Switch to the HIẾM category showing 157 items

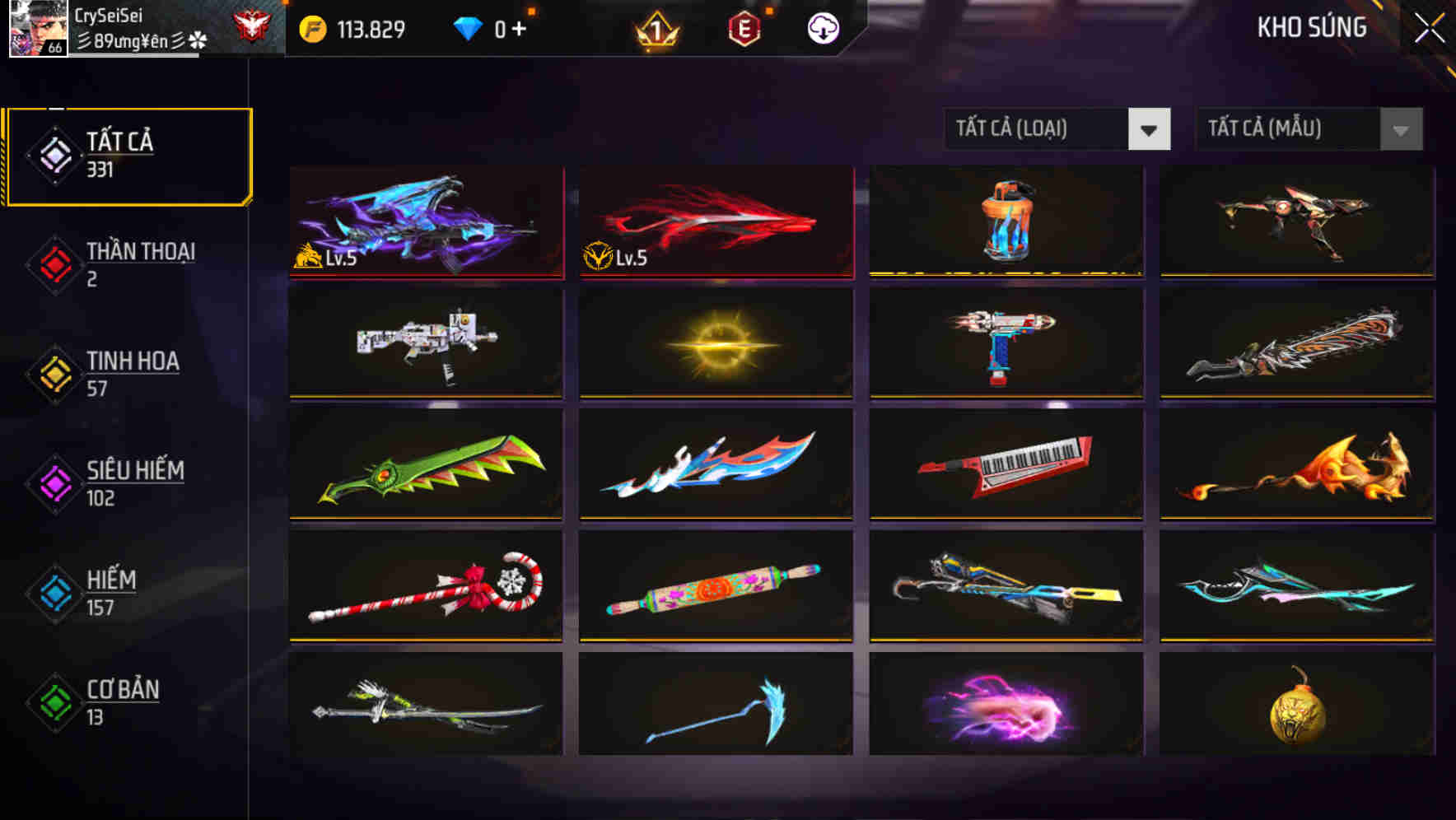point(111,592)
